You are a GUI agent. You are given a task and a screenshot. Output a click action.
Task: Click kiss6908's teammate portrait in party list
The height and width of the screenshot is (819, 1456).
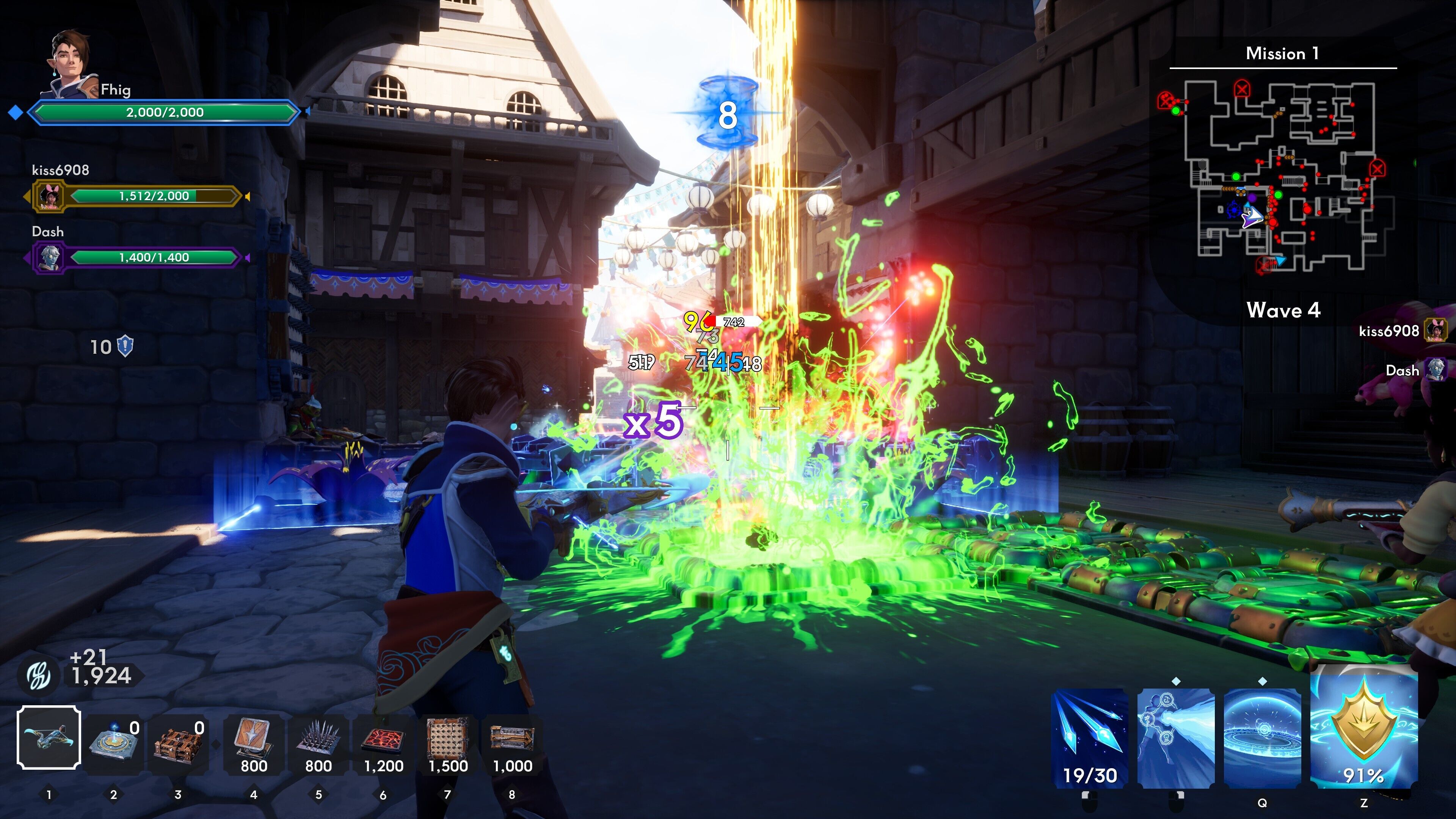coord(50,197)
